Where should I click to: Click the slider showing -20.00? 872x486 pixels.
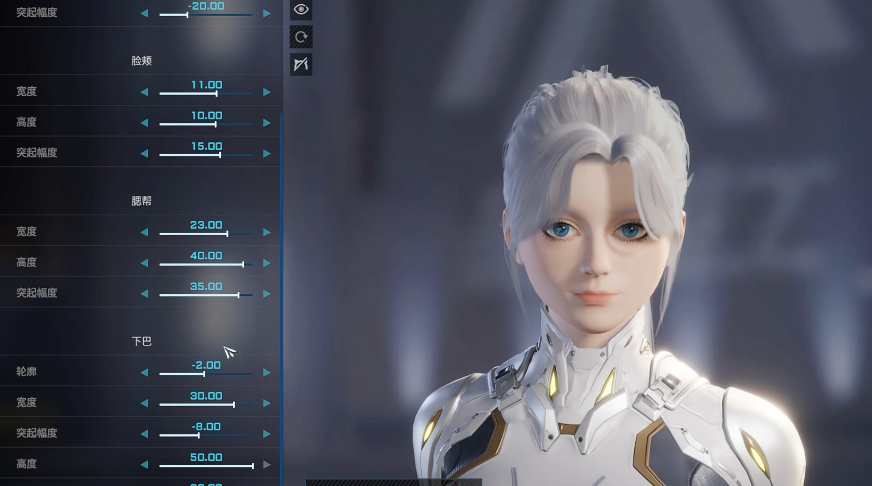click(187, 15)
